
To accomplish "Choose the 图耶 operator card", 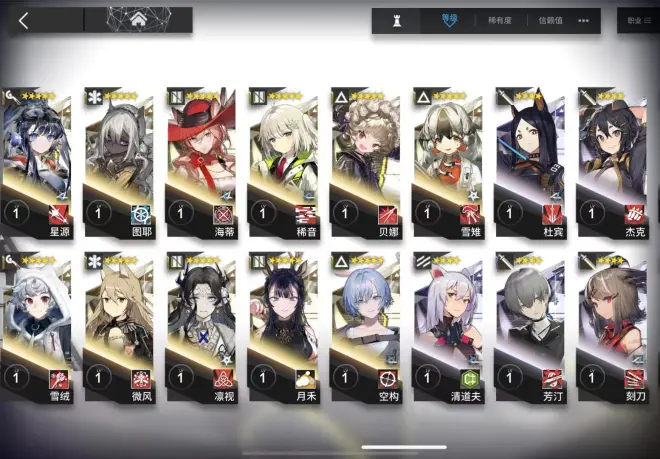I will (119, 160).
